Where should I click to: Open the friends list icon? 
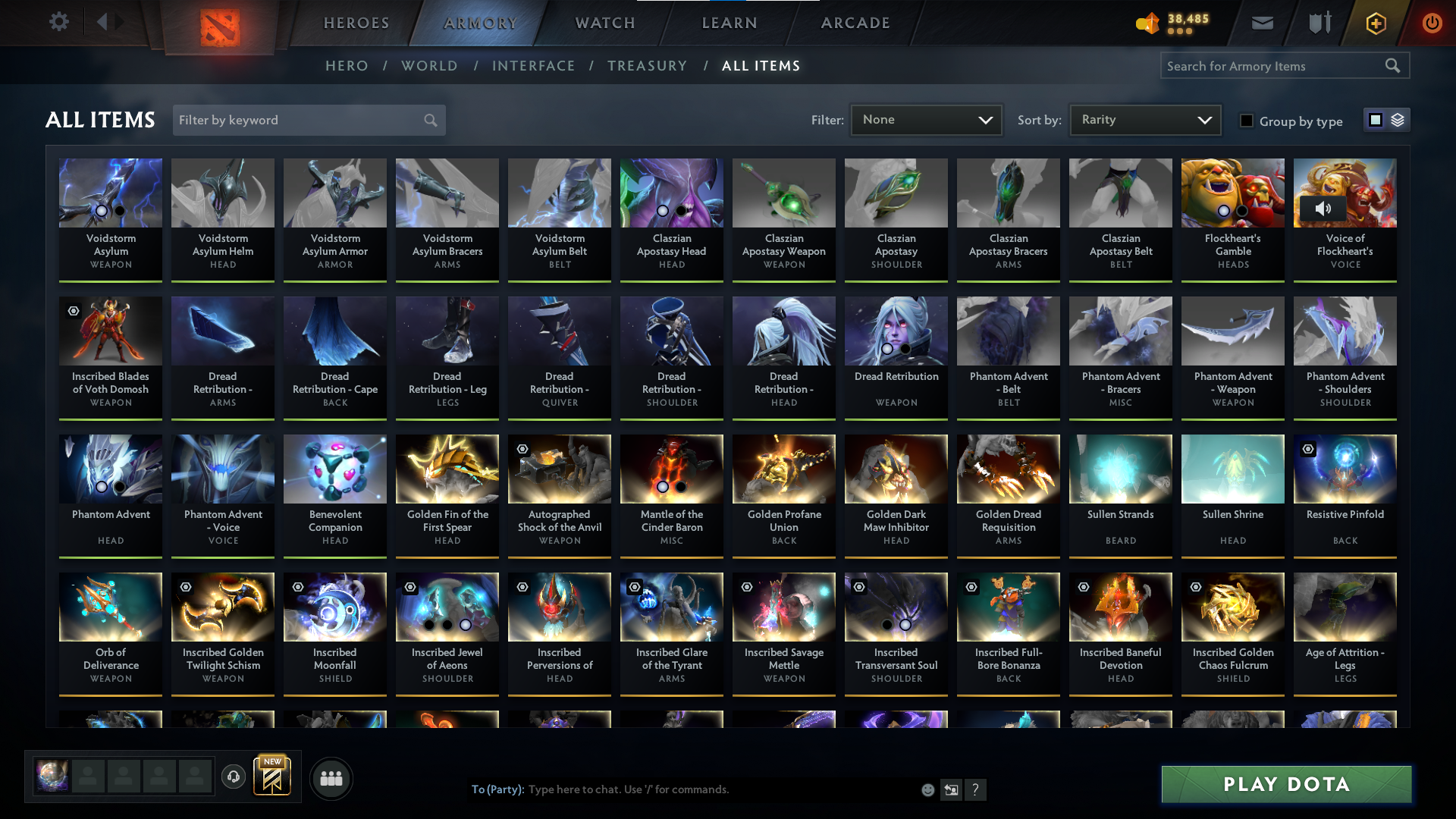click(x=331, y=778)
